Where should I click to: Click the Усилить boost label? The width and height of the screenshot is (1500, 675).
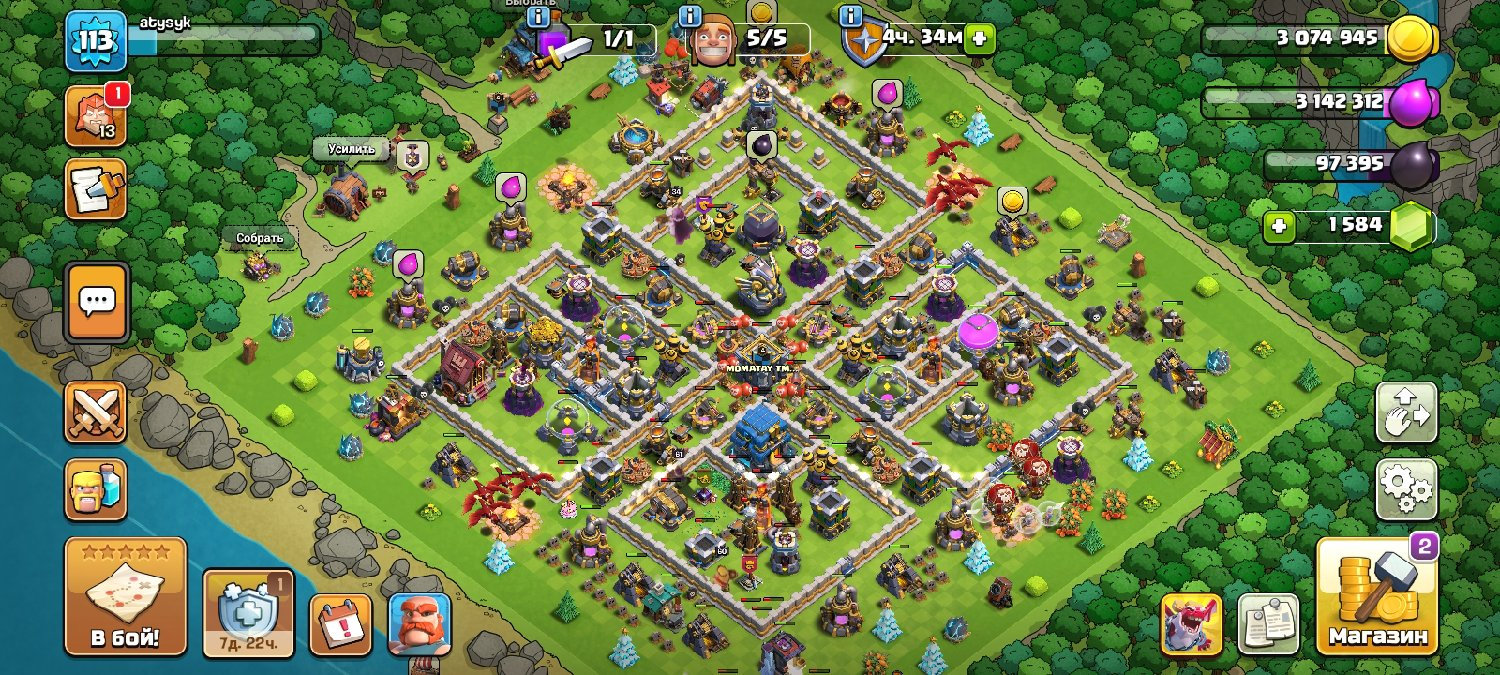(351, 149)
